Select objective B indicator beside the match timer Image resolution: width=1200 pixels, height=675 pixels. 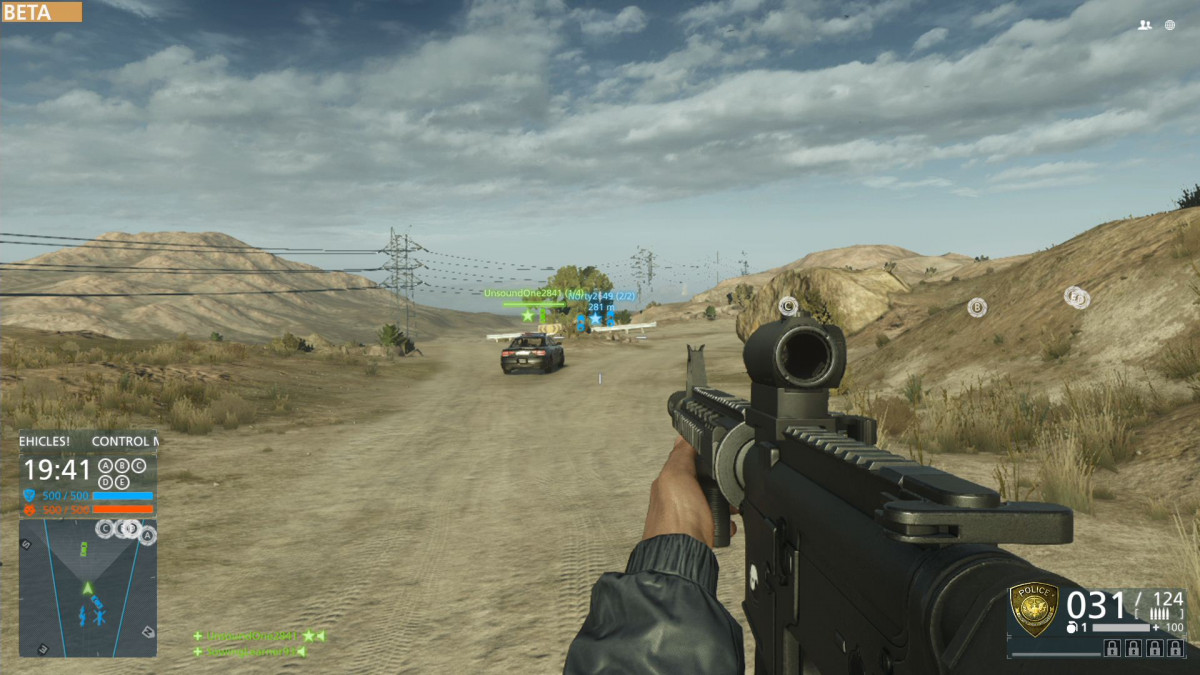coord(123,466)
